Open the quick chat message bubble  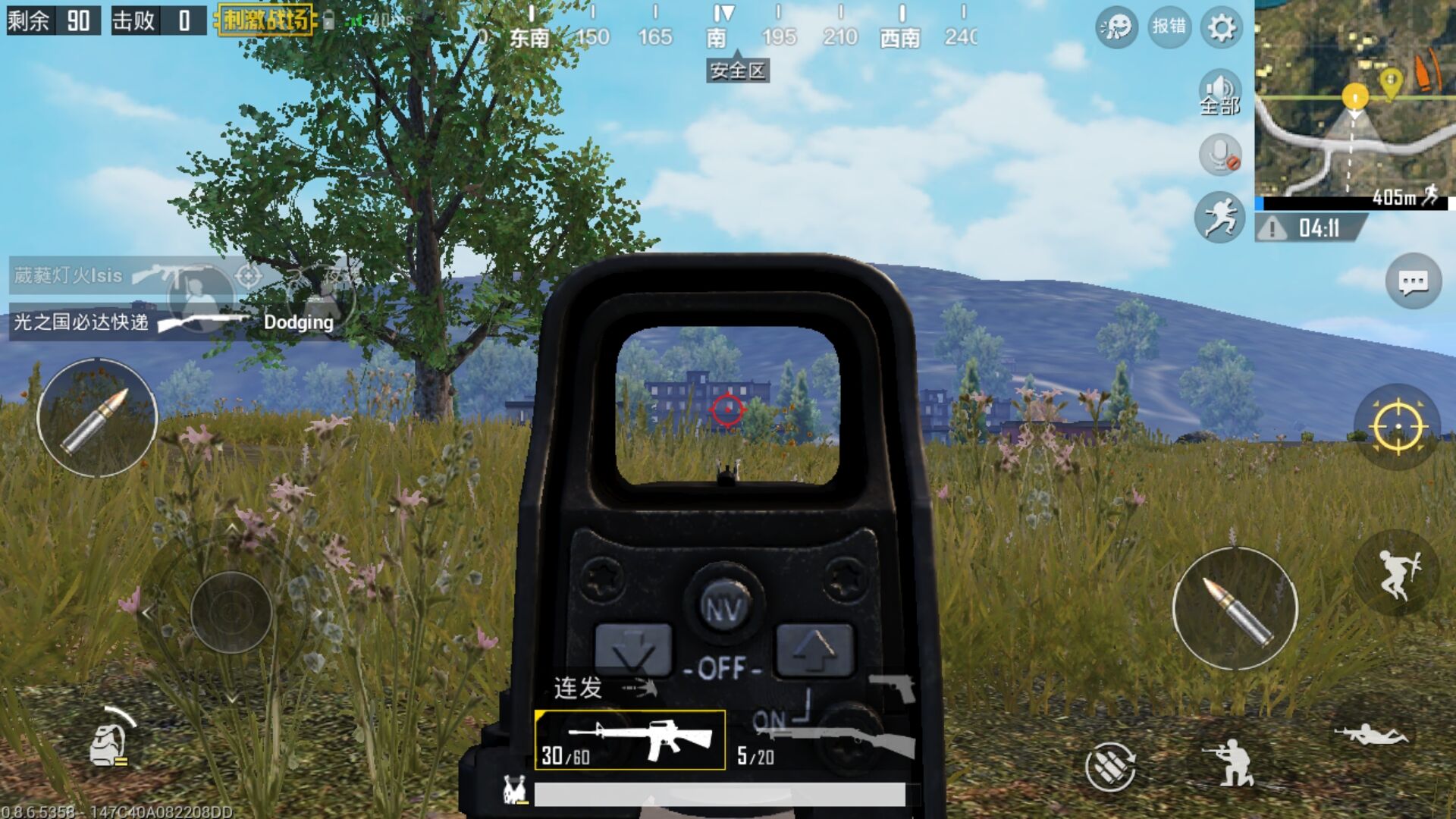(1413, 282)
